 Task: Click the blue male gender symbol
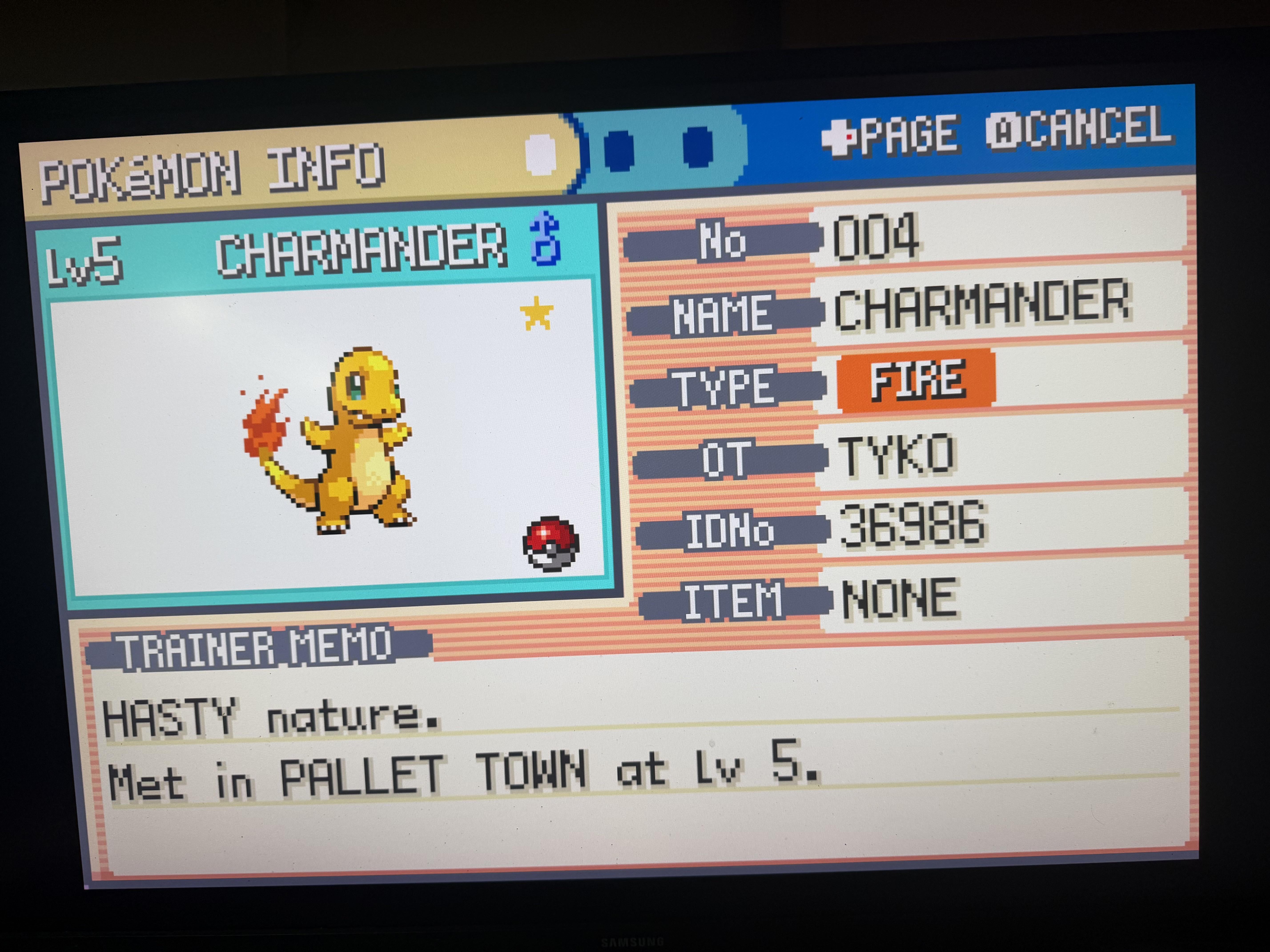545,239
